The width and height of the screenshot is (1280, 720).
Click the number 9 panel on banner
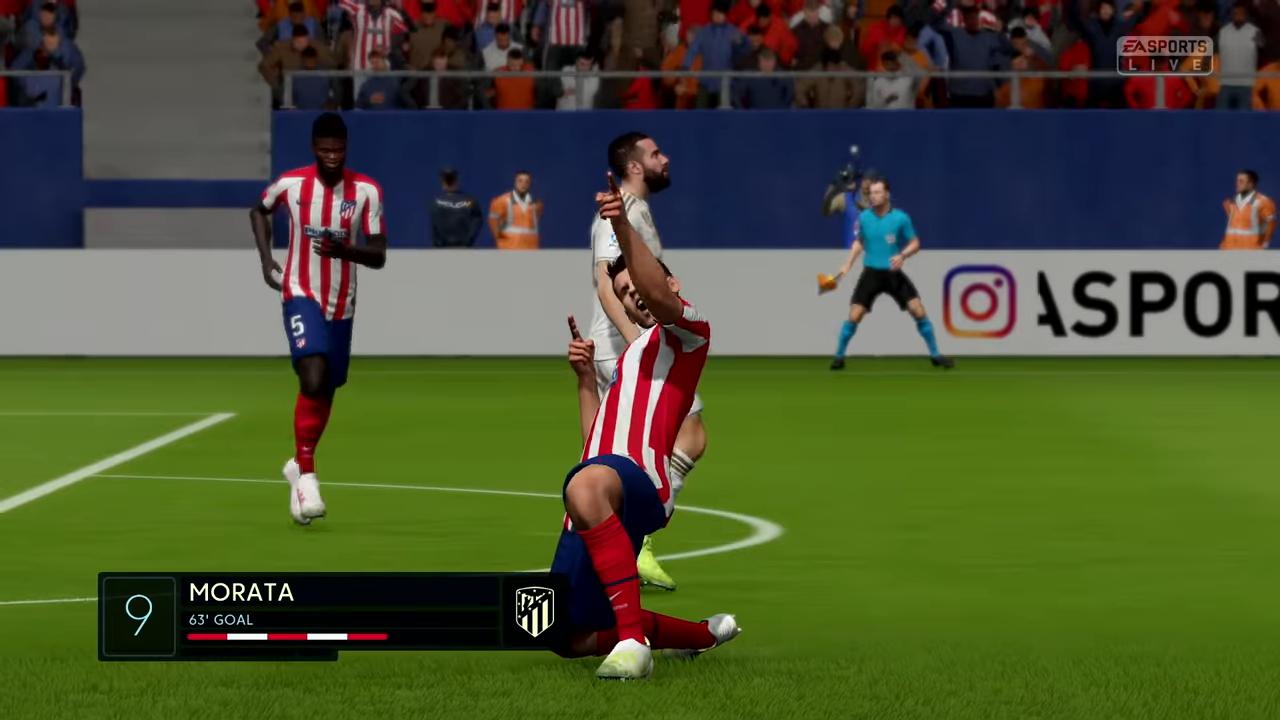click(x=138, y=614)
